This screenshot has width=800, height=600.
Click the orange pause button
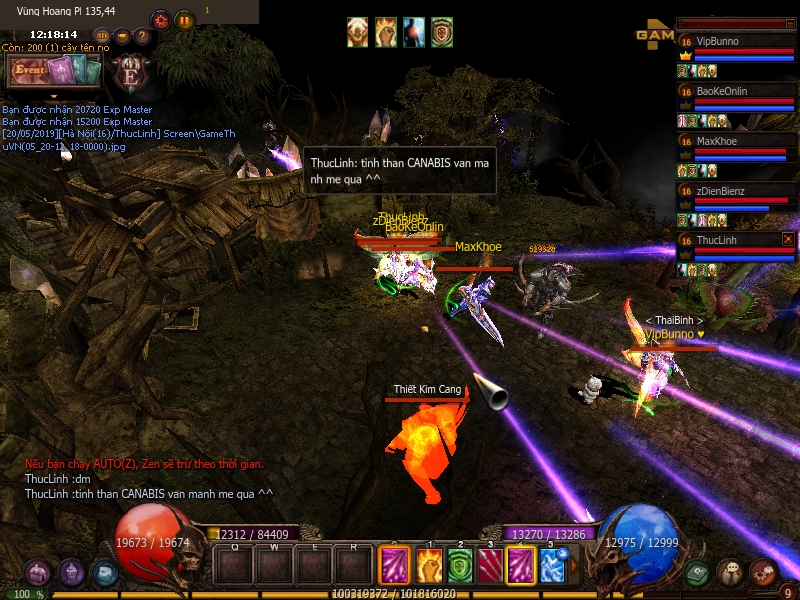184,19
